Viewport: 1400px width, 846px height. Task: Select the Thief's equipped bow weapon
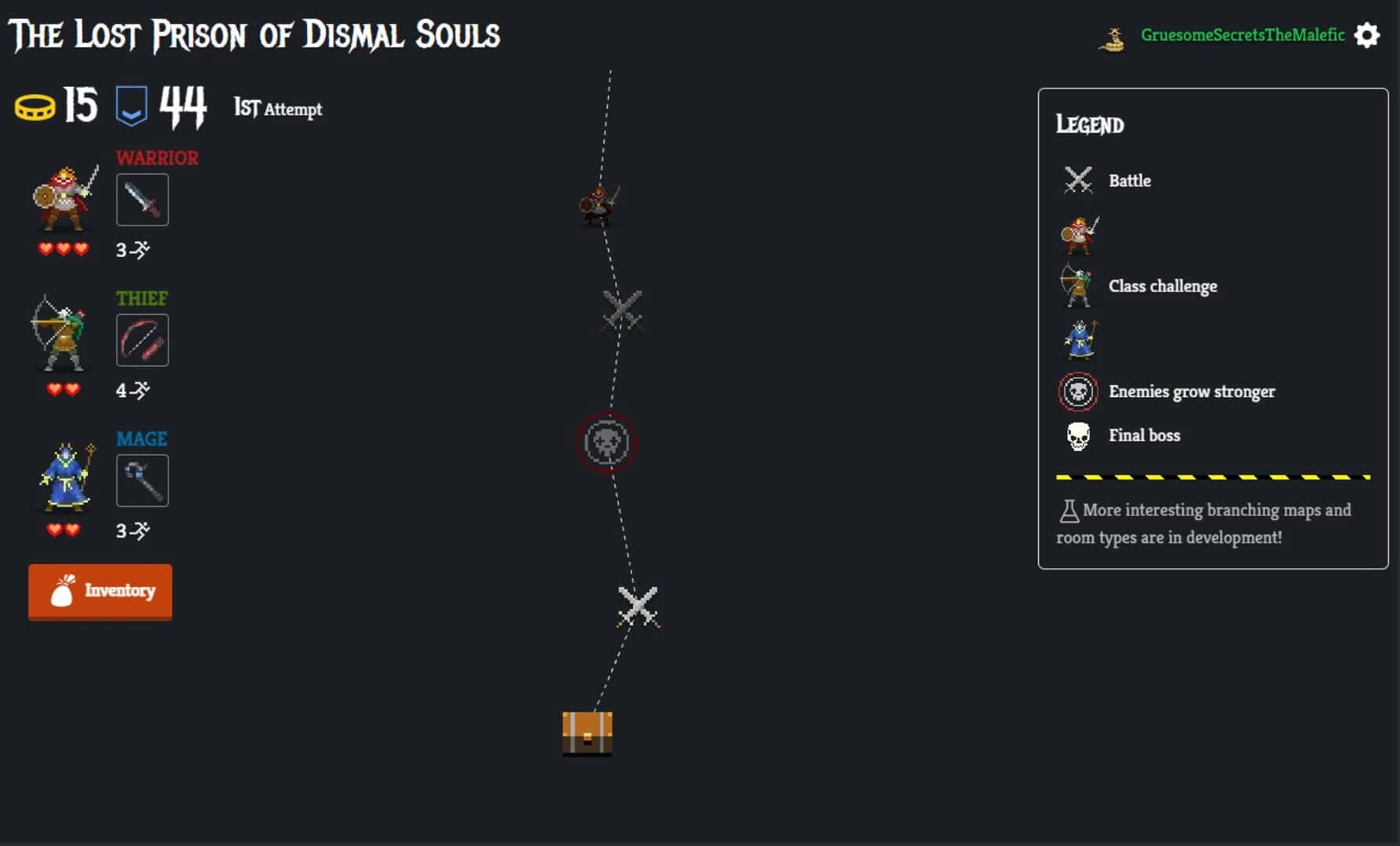coord(142,339)
